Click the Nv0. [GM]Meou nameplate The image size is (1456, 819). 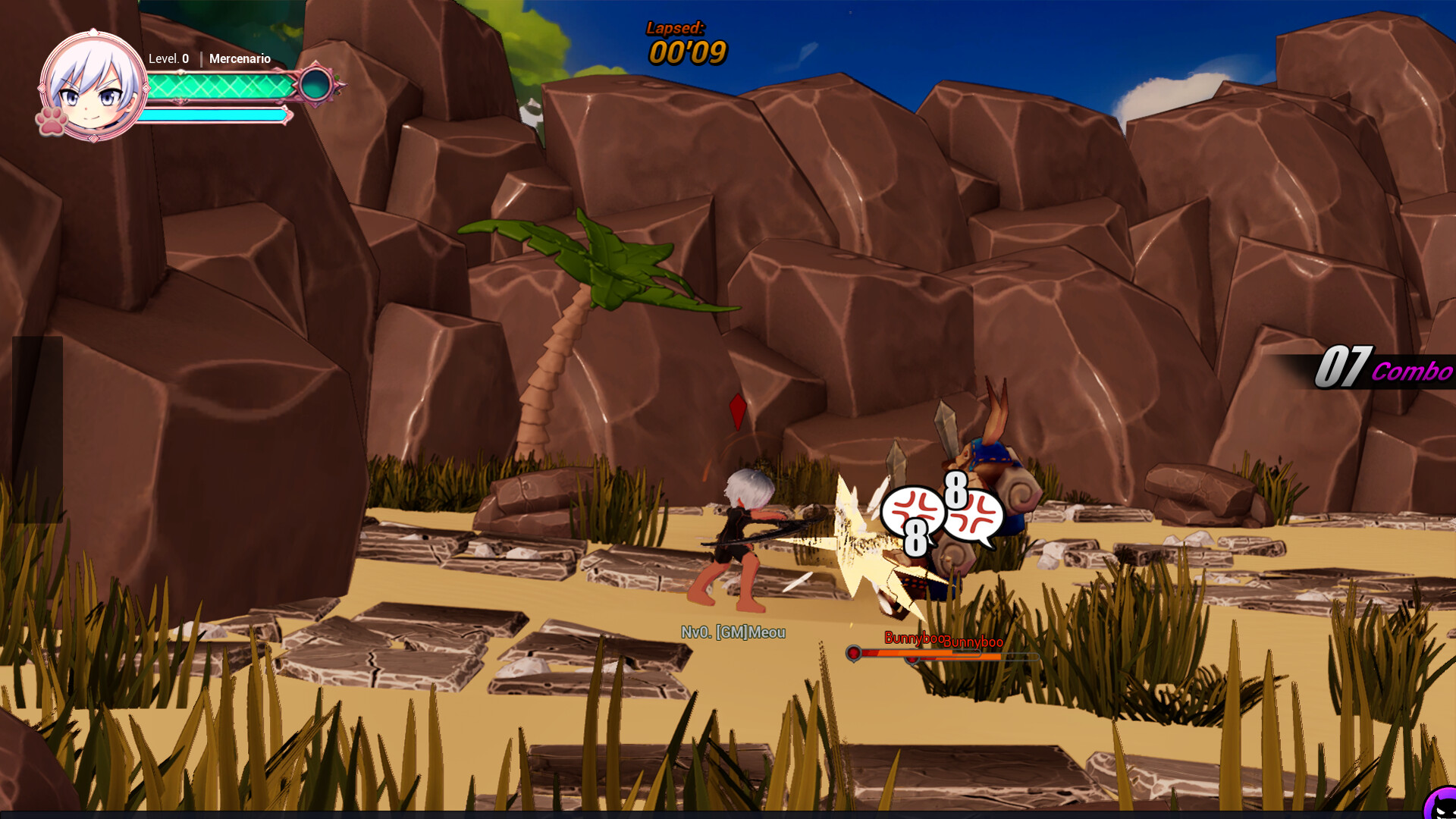pos(734,632)
